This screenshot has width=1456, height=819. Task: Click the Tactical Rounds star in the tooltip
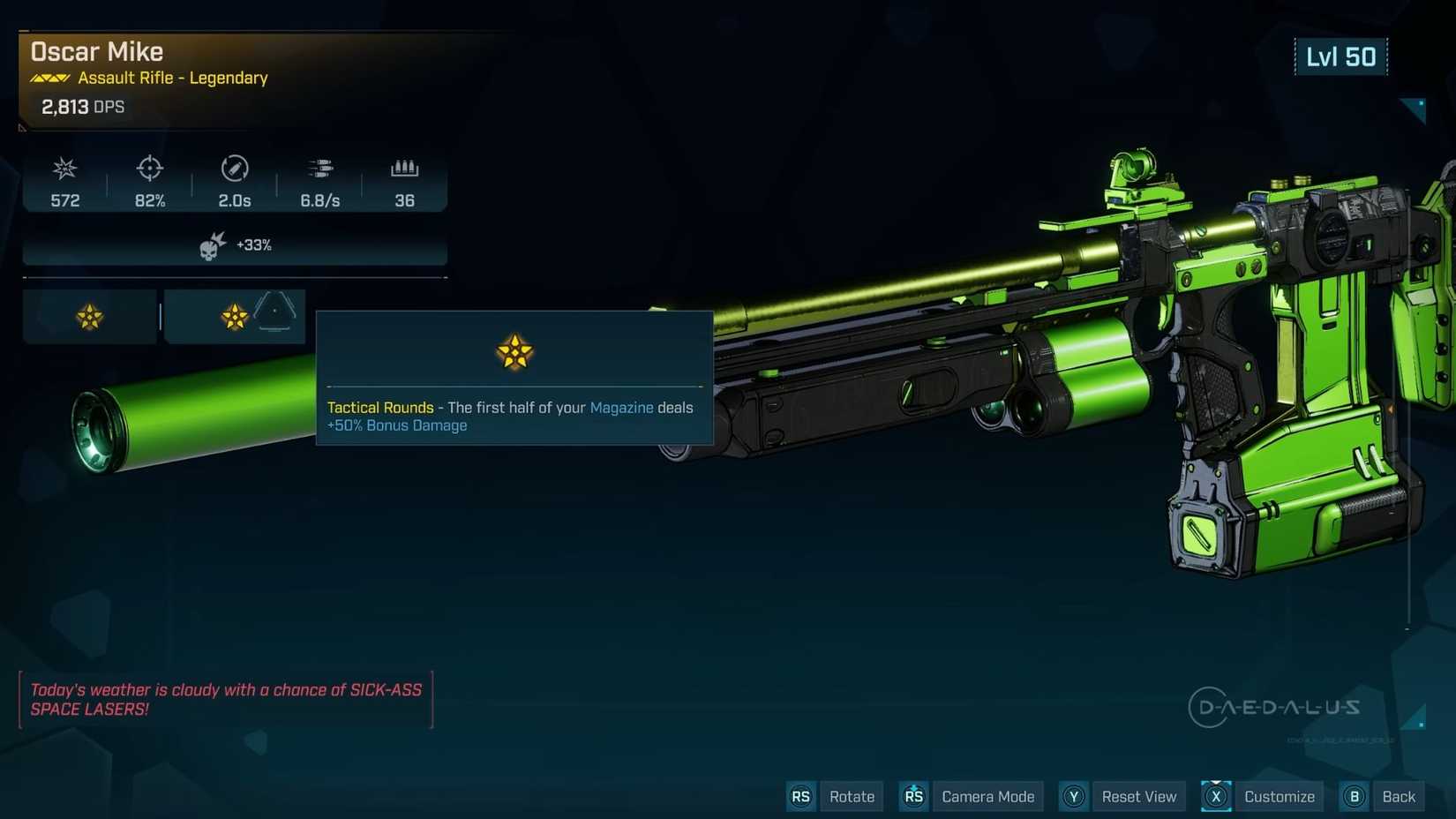(x=514, y=352)
